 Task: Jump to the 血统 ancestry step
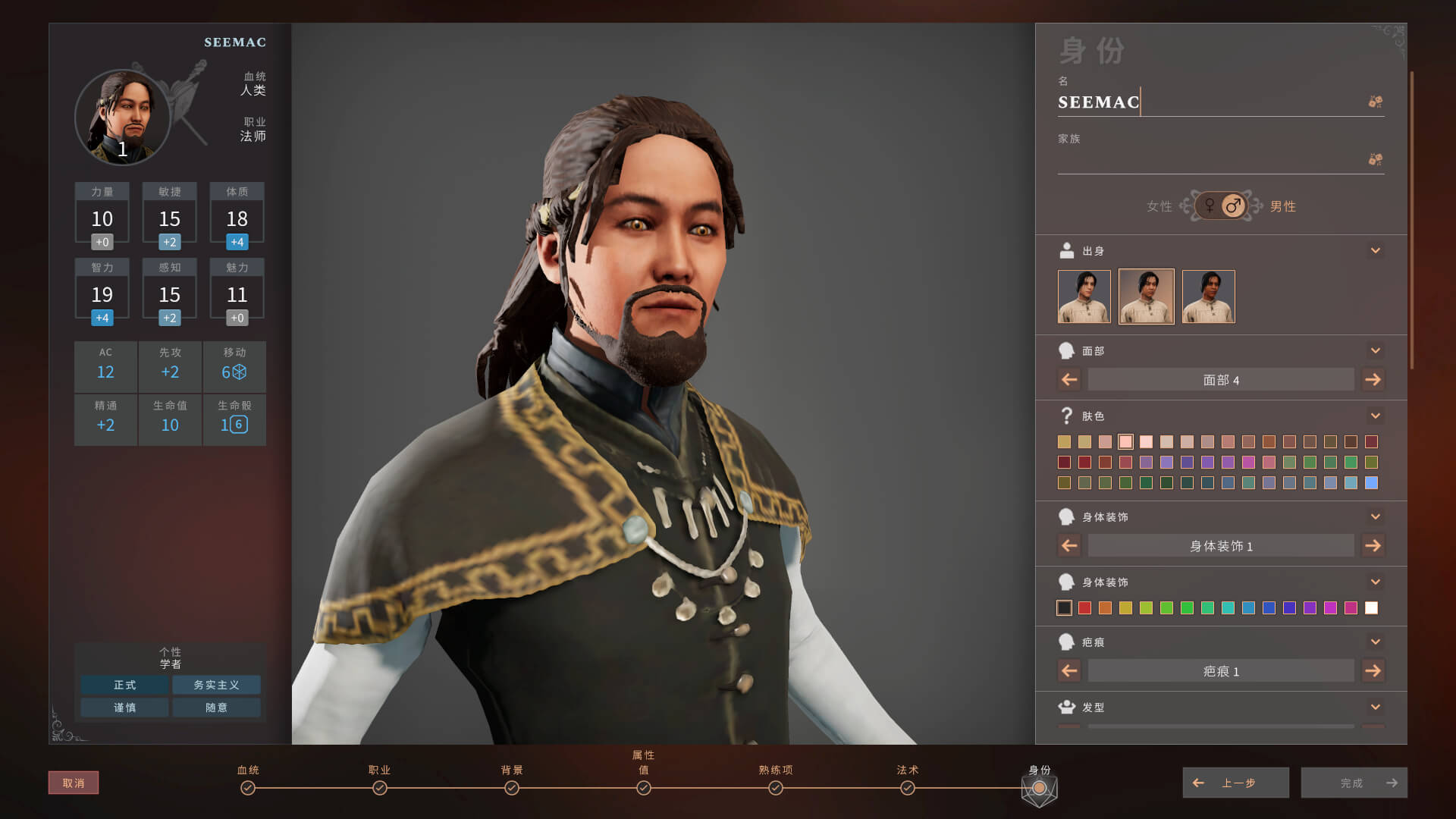pyautogui.click(x=248, y=788)
